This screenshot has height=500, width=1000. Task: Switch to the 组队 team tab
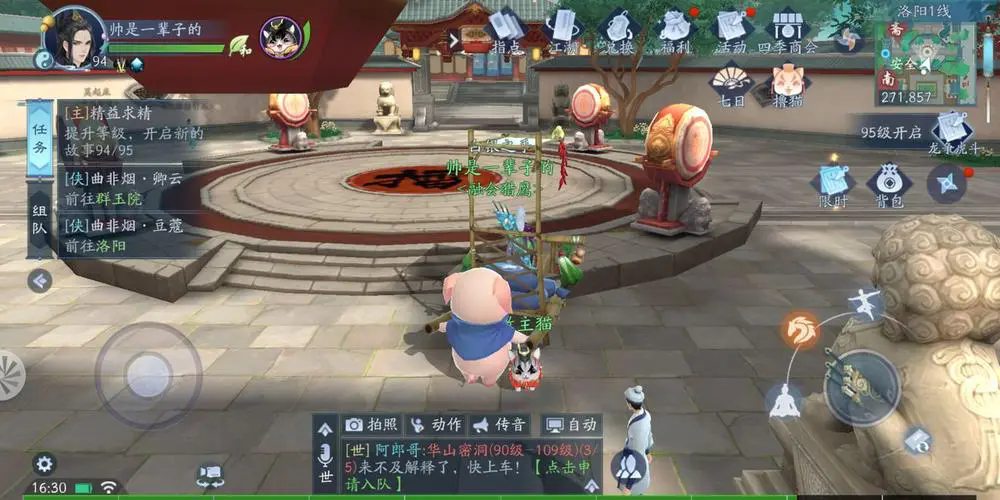(x=39, y=223)
